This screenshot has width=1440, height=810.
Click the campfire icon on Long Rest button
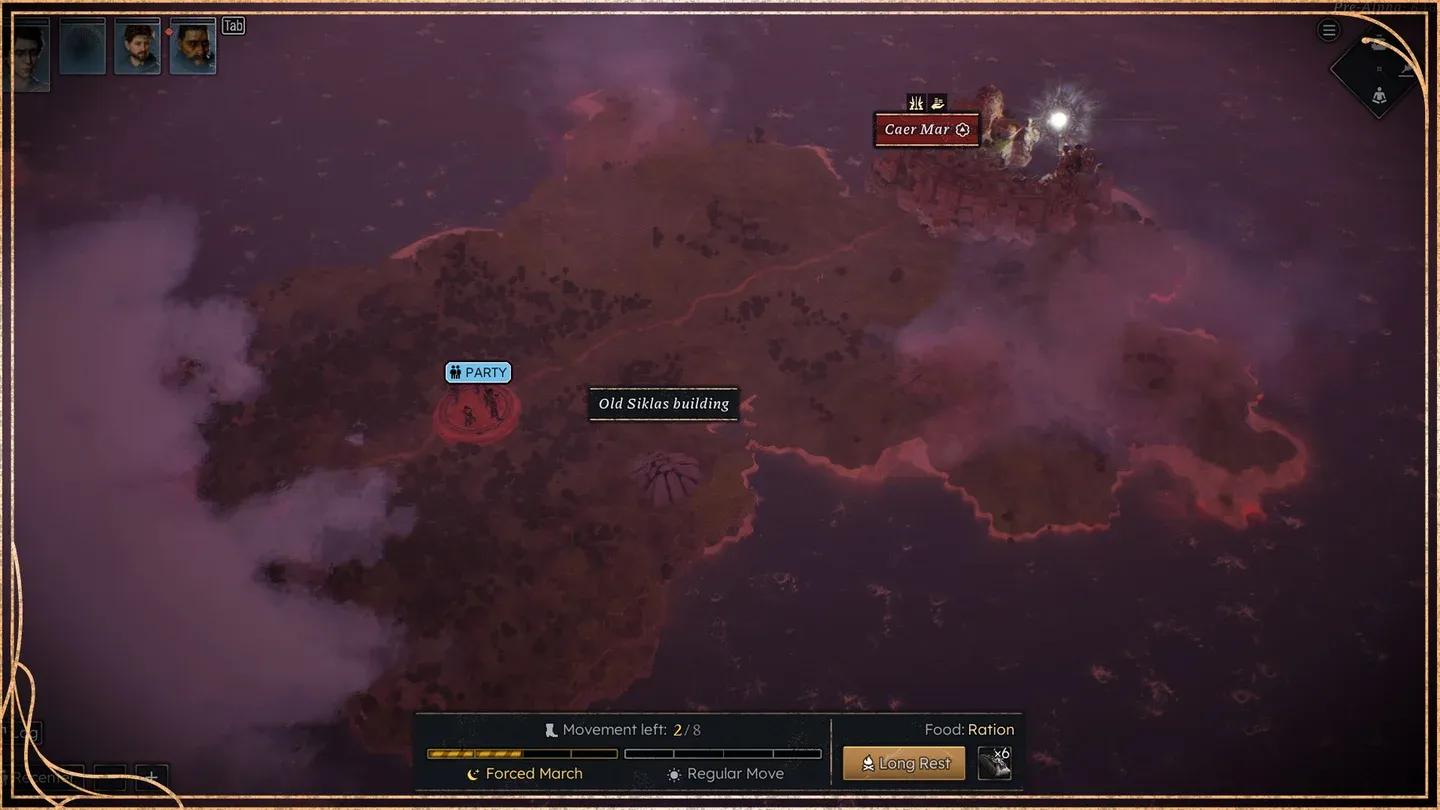point(869,762)
